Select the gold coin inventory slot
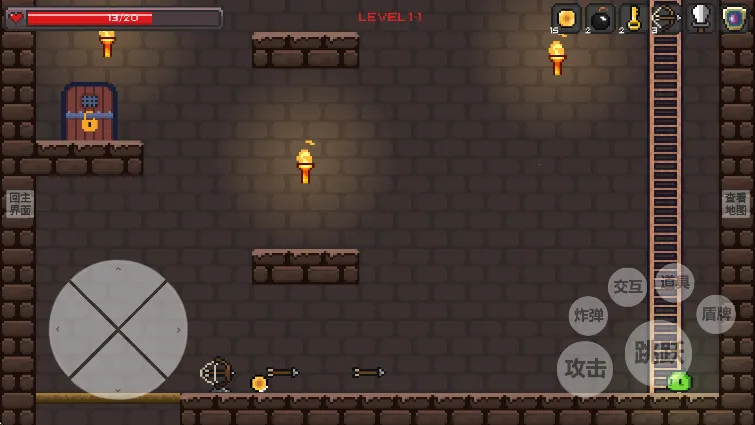Screen dimensions: 755x425 coord(566,18)
